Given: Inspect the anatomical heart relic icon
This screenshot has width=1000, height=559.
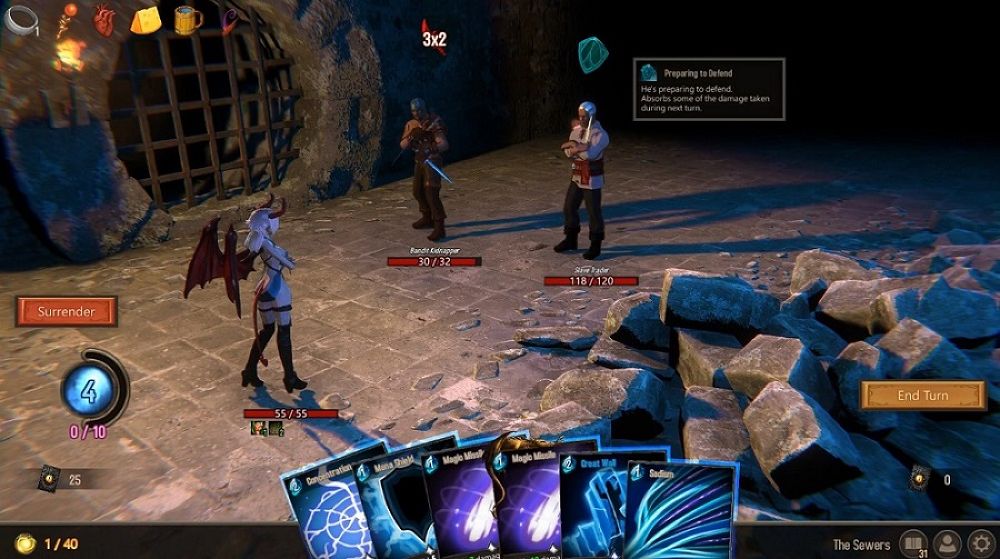Looking at the screenshot, I should (103, 19).
